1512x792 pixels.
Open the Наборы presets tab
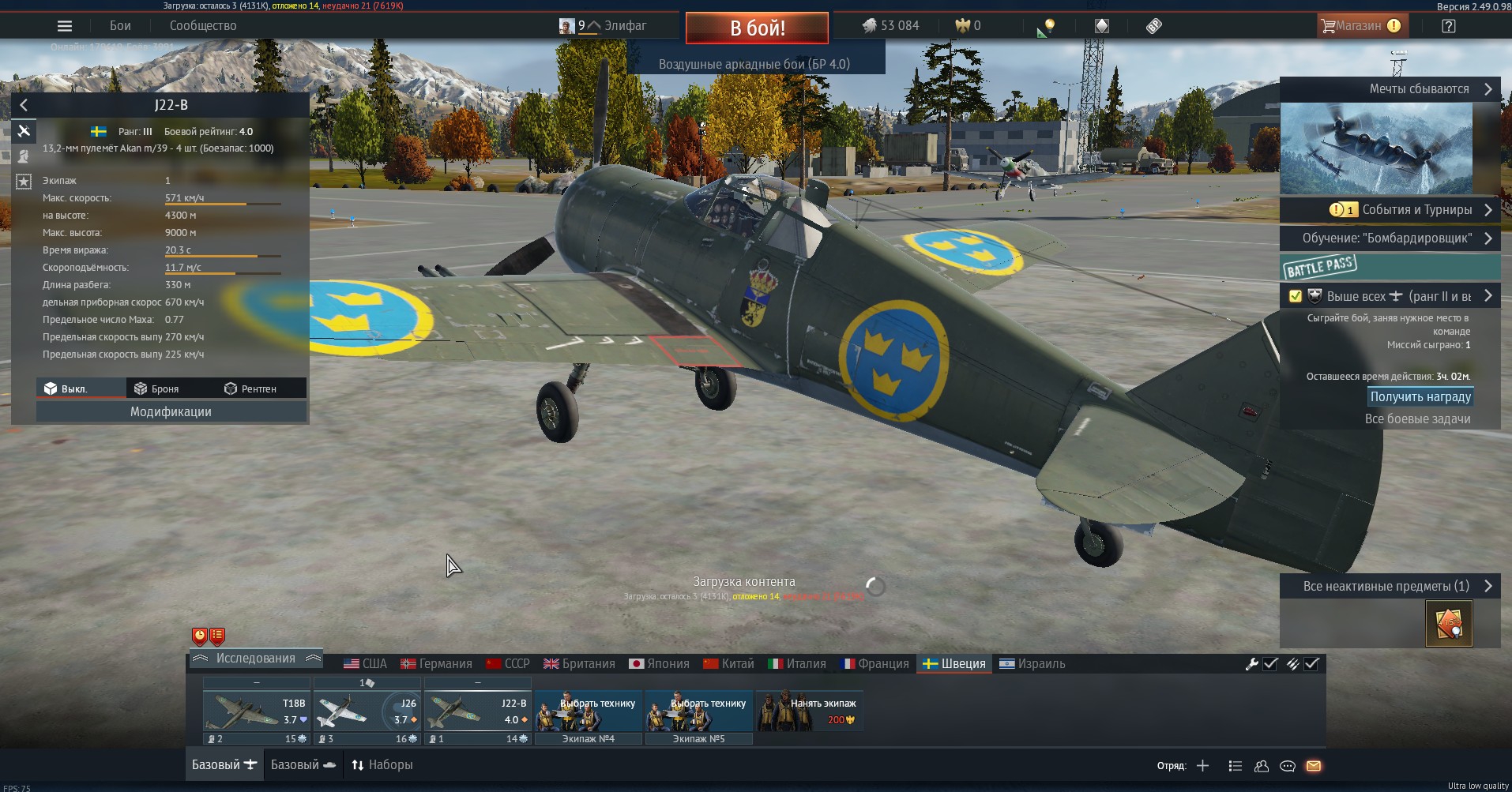[x=382, y=765]
